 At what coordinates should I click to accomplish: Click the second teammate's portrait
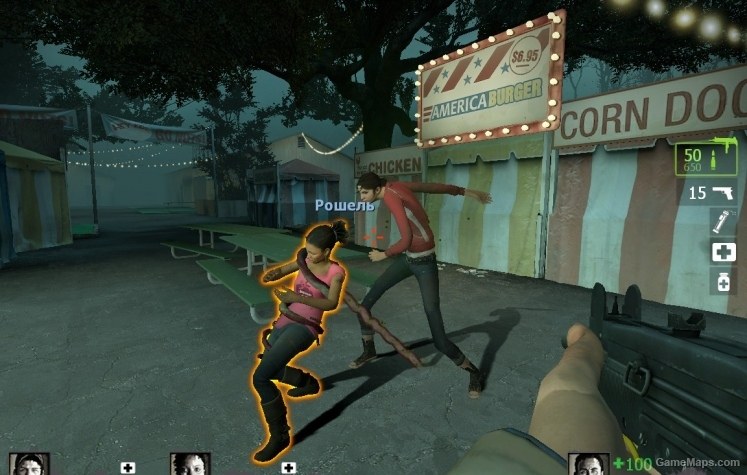pos(190,464)
